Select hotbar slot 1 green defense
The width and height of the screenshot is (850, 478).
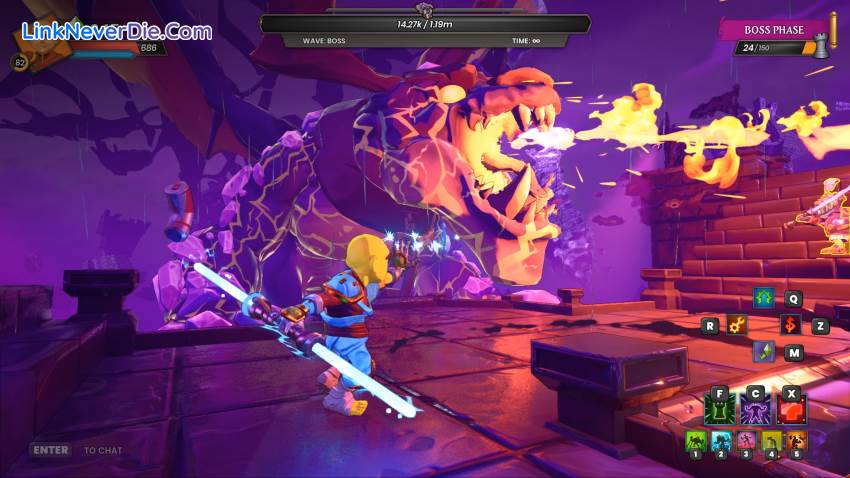point(695,440)
